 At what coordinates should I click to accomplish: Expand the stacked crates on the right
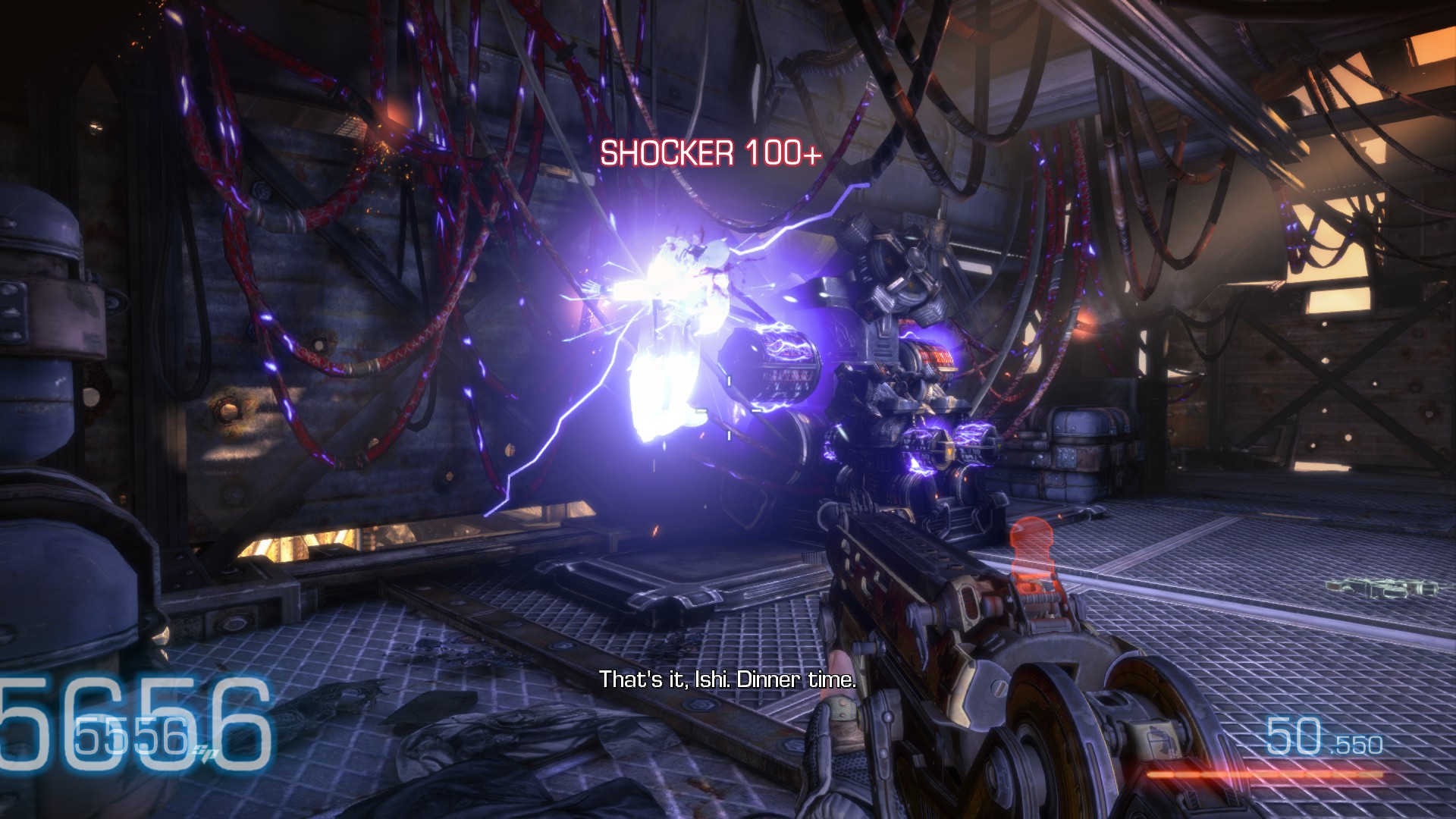[1081, 455]
